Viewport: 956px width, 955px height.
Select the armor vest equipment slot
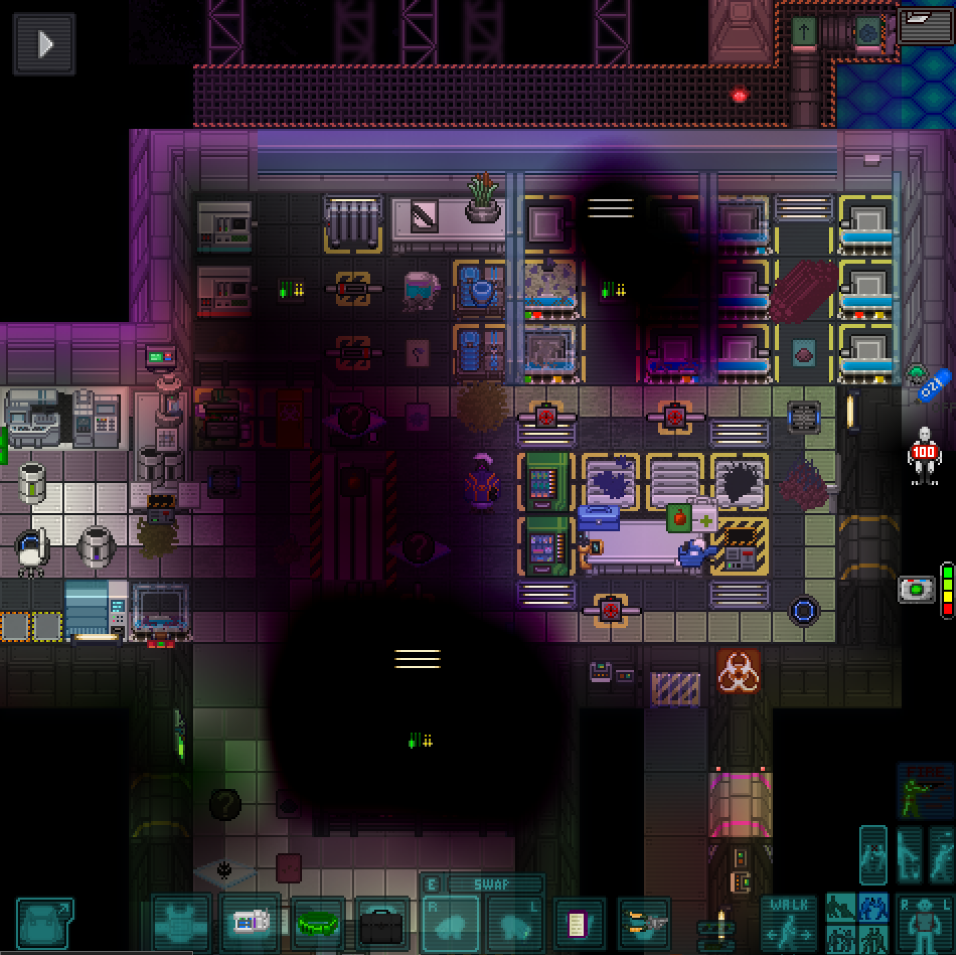tap(181, 923)
